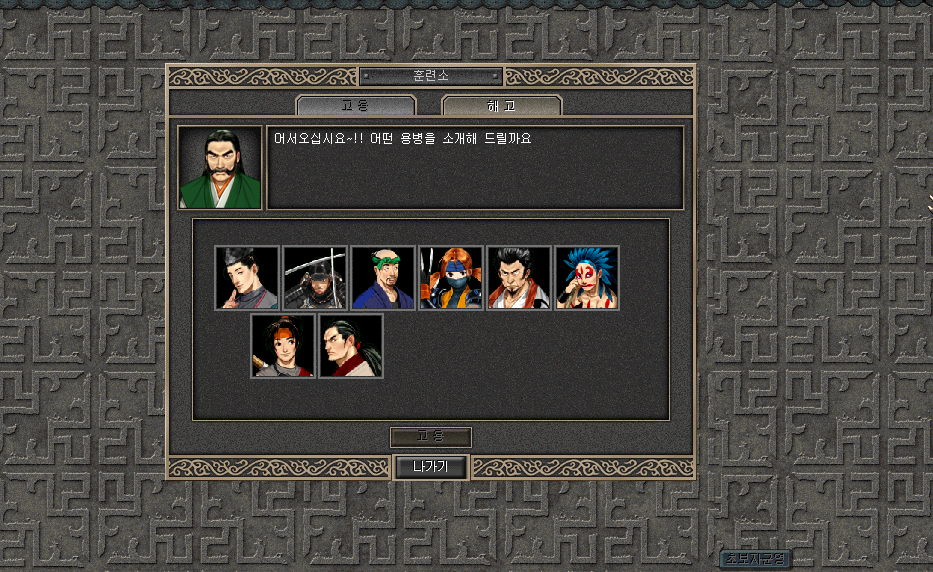This screenshot has height=572, width=933.
Task: Select the masked orange-haired ninja portrait
Action: point(451,278)
